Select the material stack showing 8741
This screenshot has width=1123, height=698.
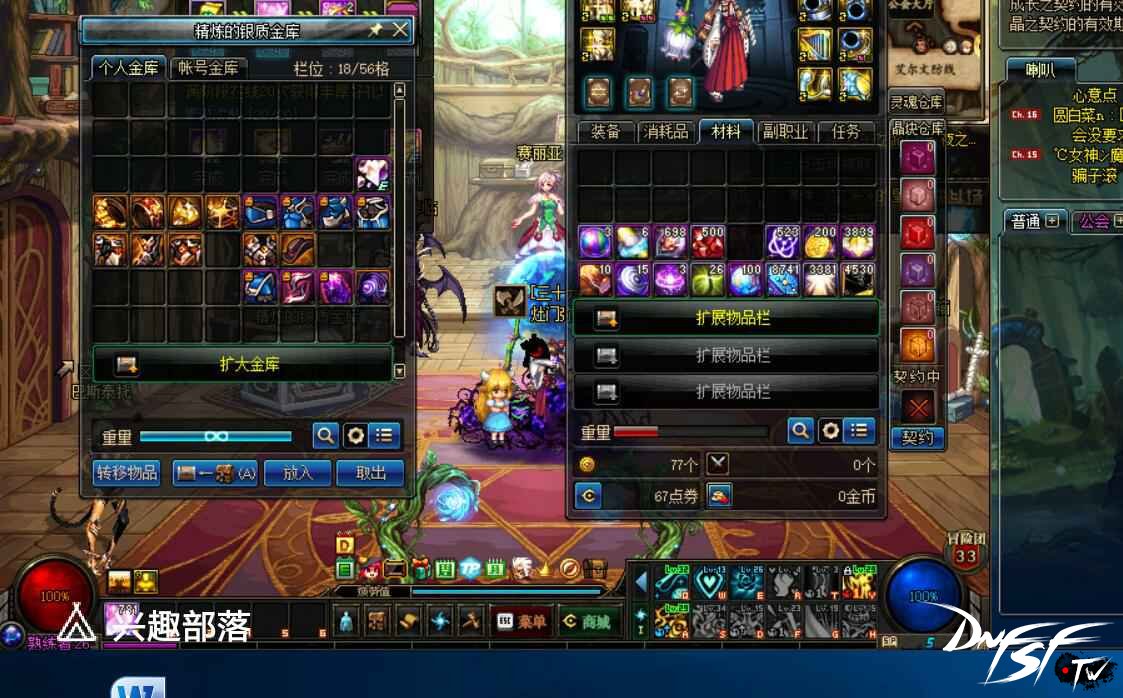783,280
